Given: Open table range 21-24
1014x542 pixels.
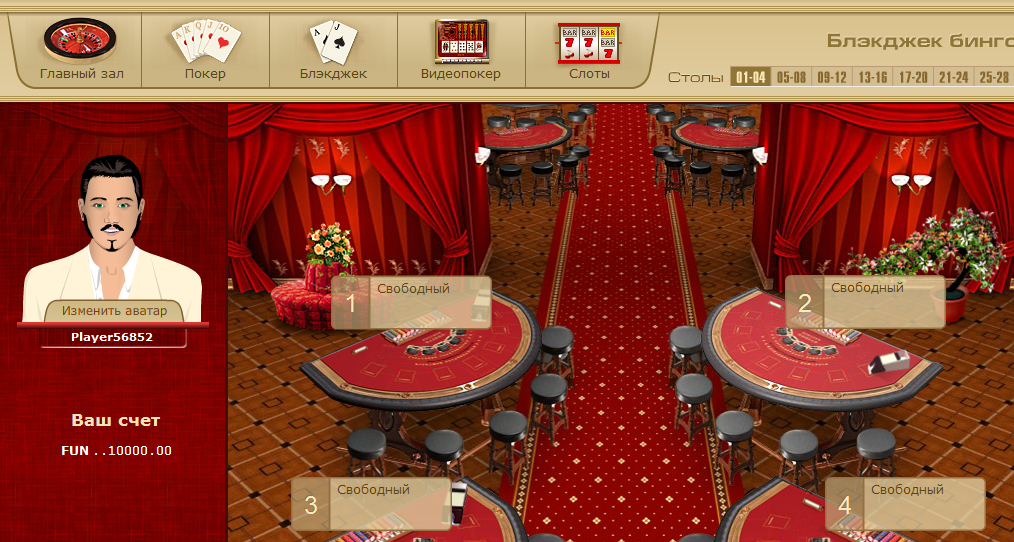Looking at the screenshot, I should coord(954,77).
